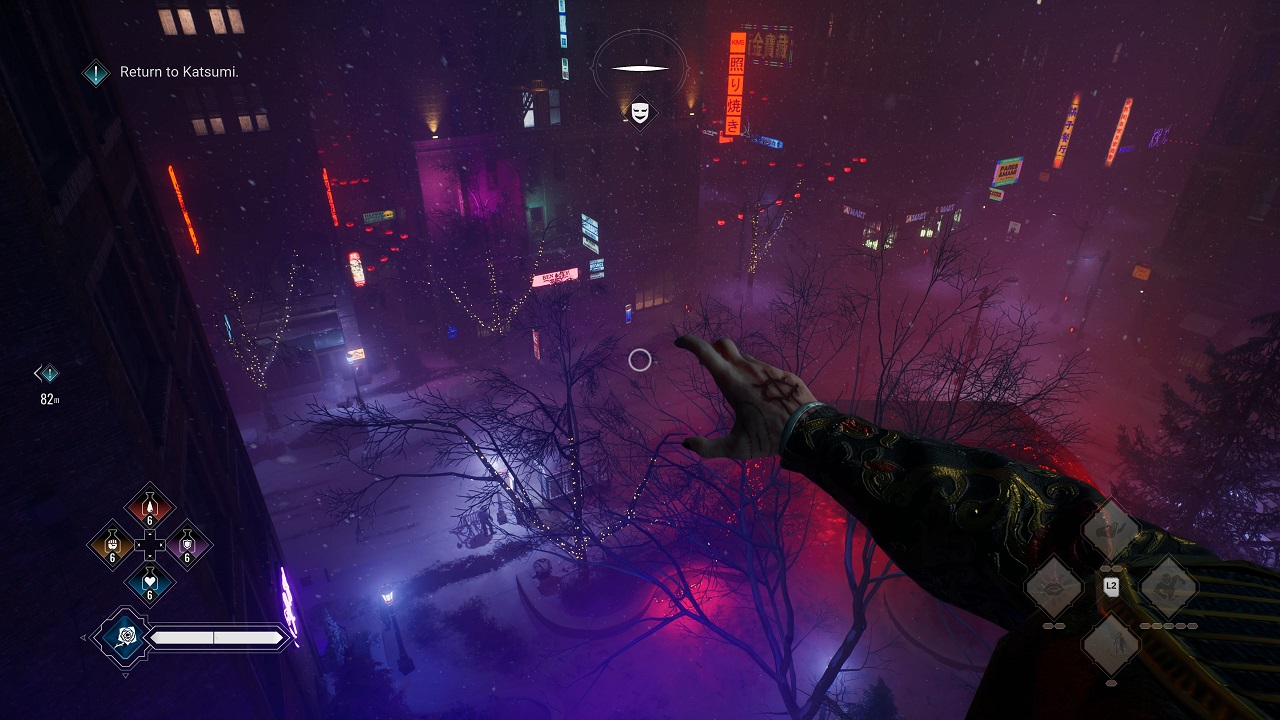Activate the lips ability on the wheel
Viewport: 1280px width, 720px height.
tap(1055, 587)
